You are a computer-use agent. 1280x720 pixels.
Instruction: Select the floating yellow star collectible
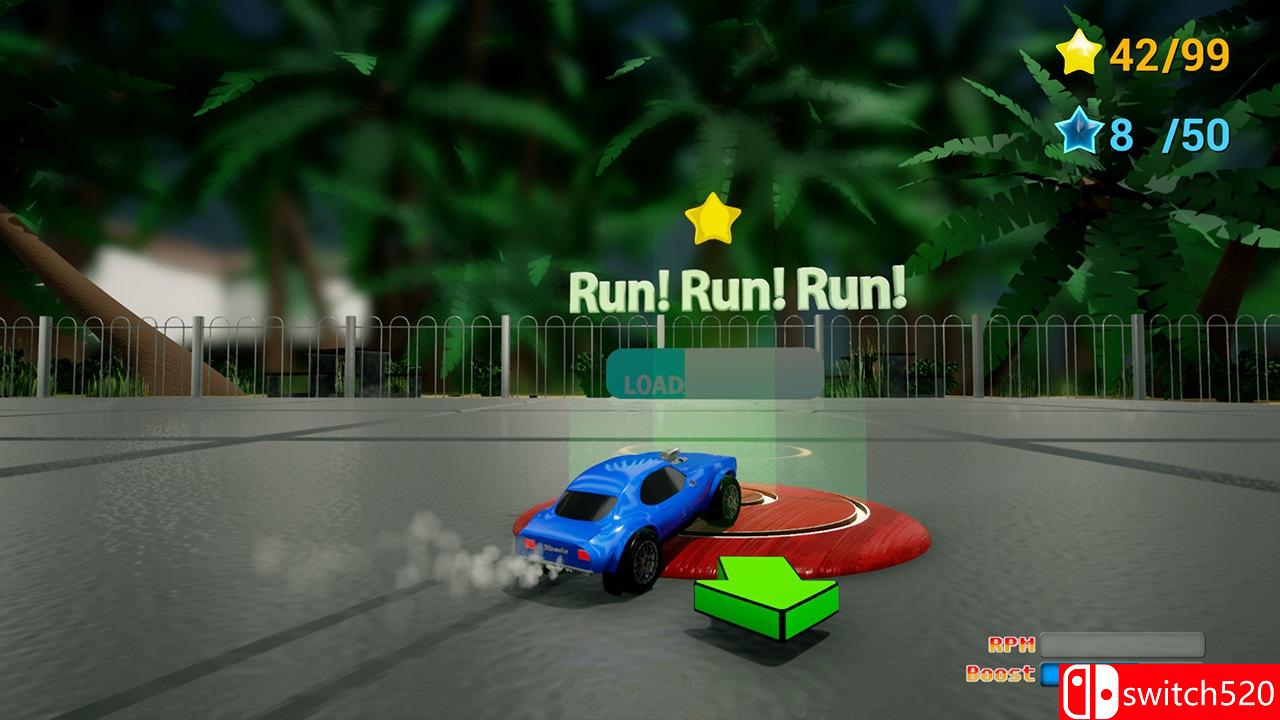click(711, 220)
